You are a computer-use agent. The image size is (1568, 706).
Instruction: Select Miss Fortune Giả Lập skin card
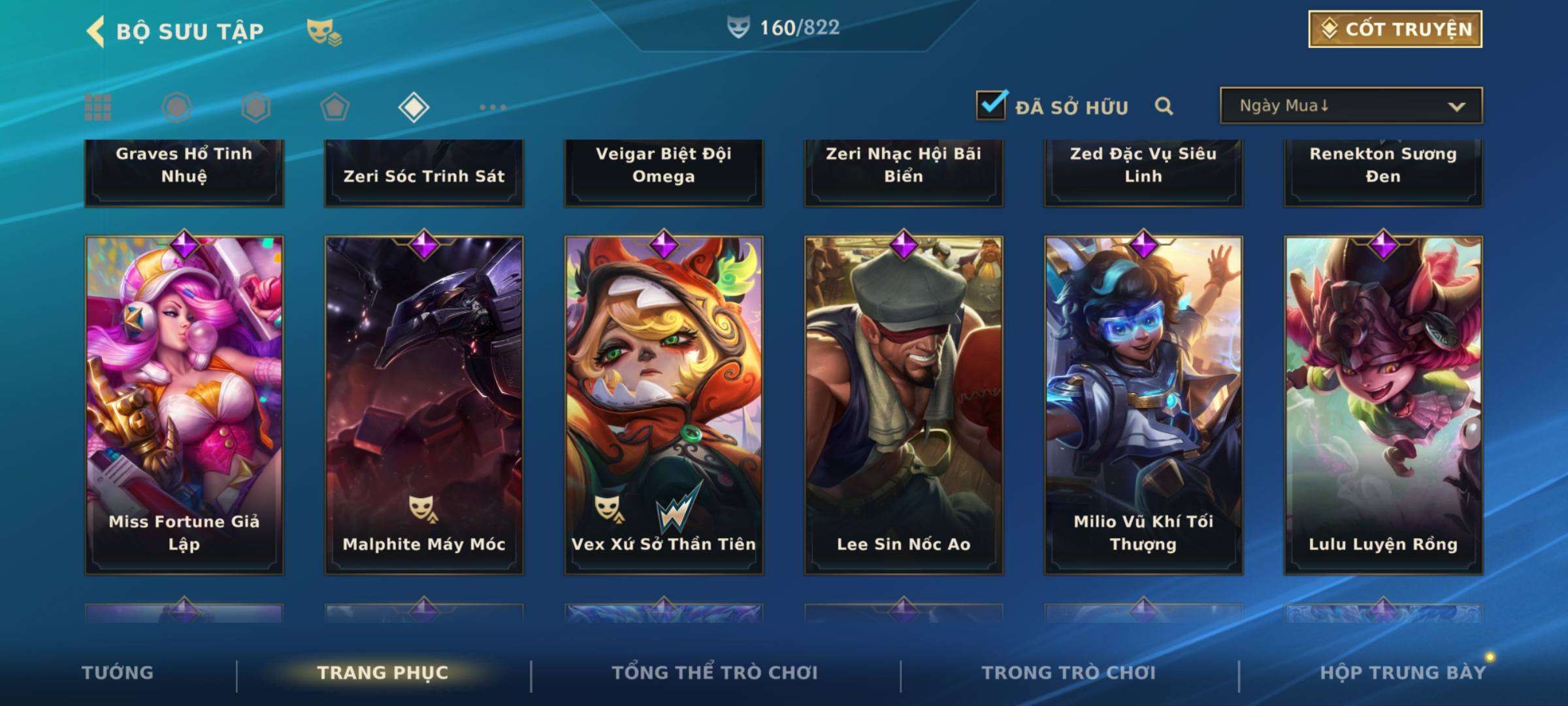pyautogui.click(x=184, y=405)
